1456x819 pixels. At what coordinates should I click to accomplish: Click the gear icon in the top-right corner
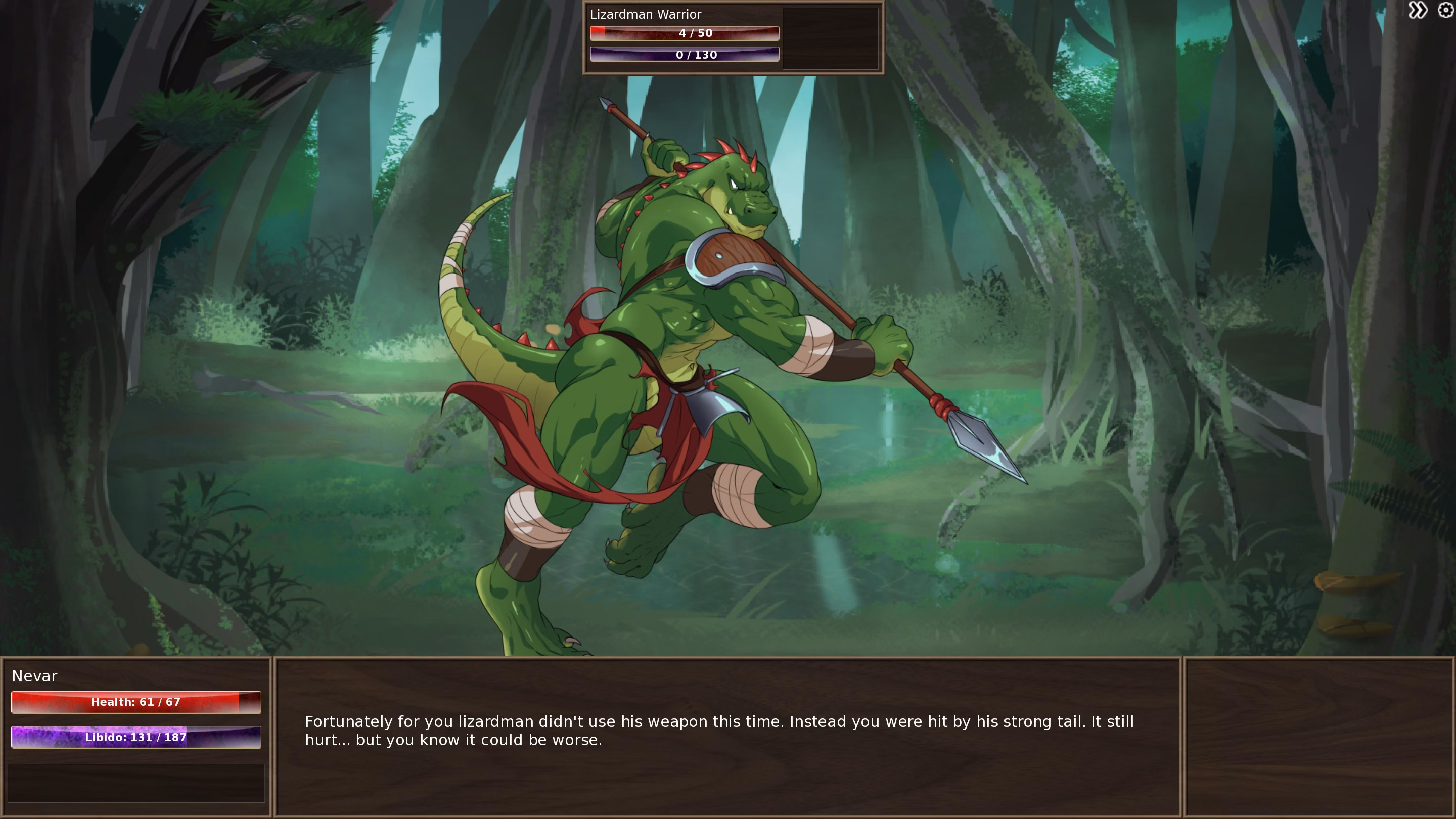coord(1445,10)
